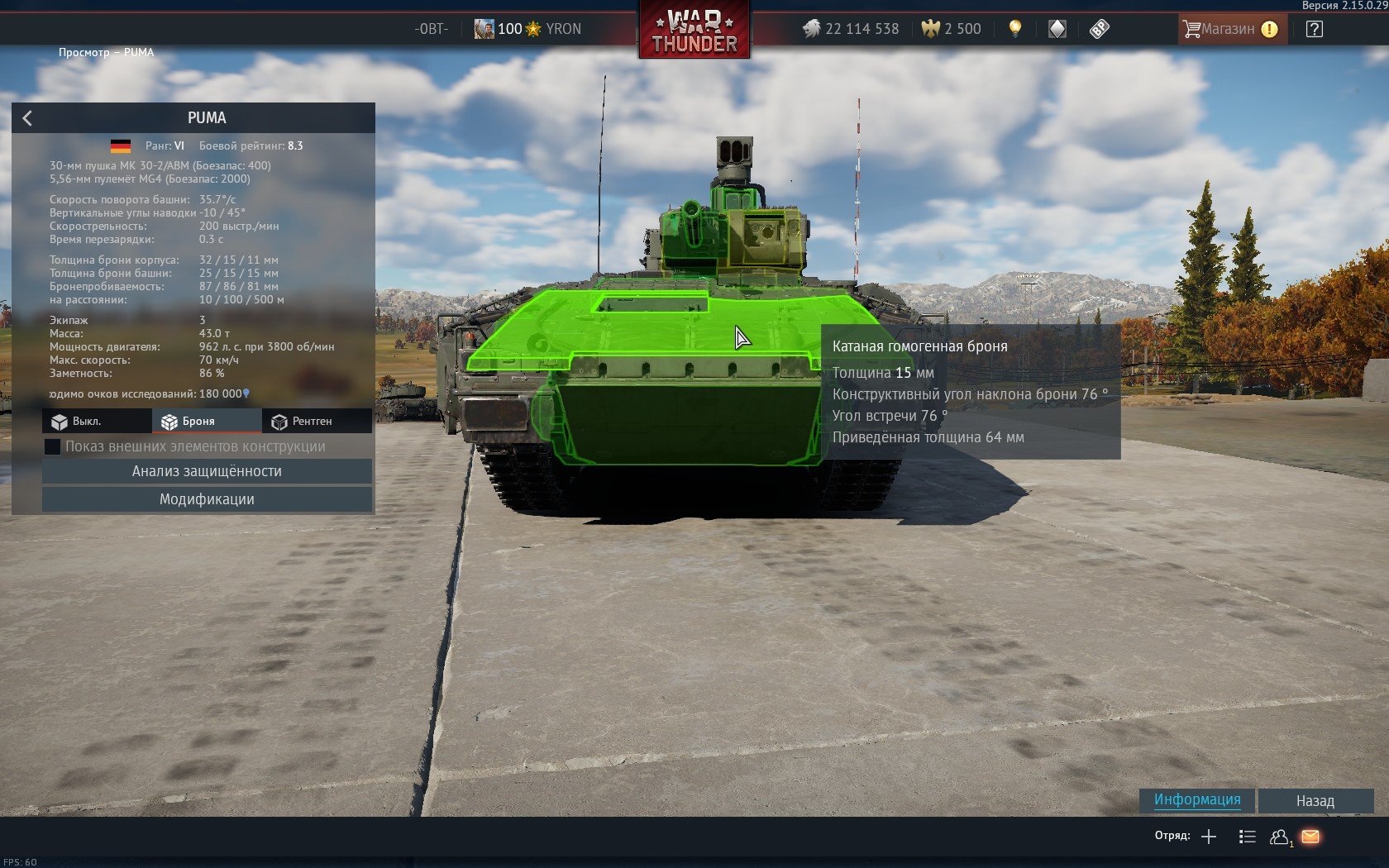The height and width of the screenshot is (868, 1389).
Task: Click the War Thunder logo
Action: pos(694,31)
